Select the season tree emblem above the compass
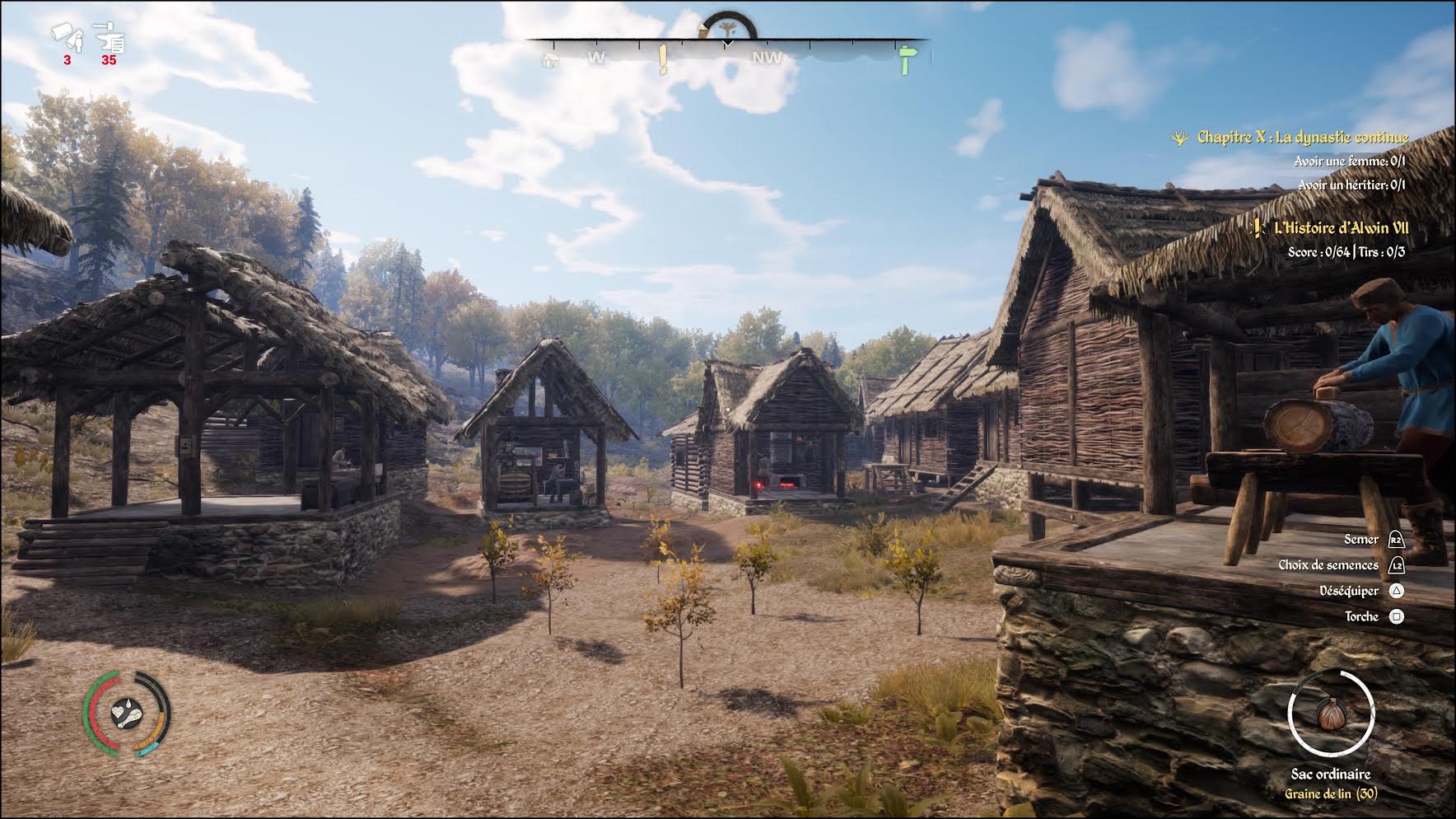 pos(726,28)
